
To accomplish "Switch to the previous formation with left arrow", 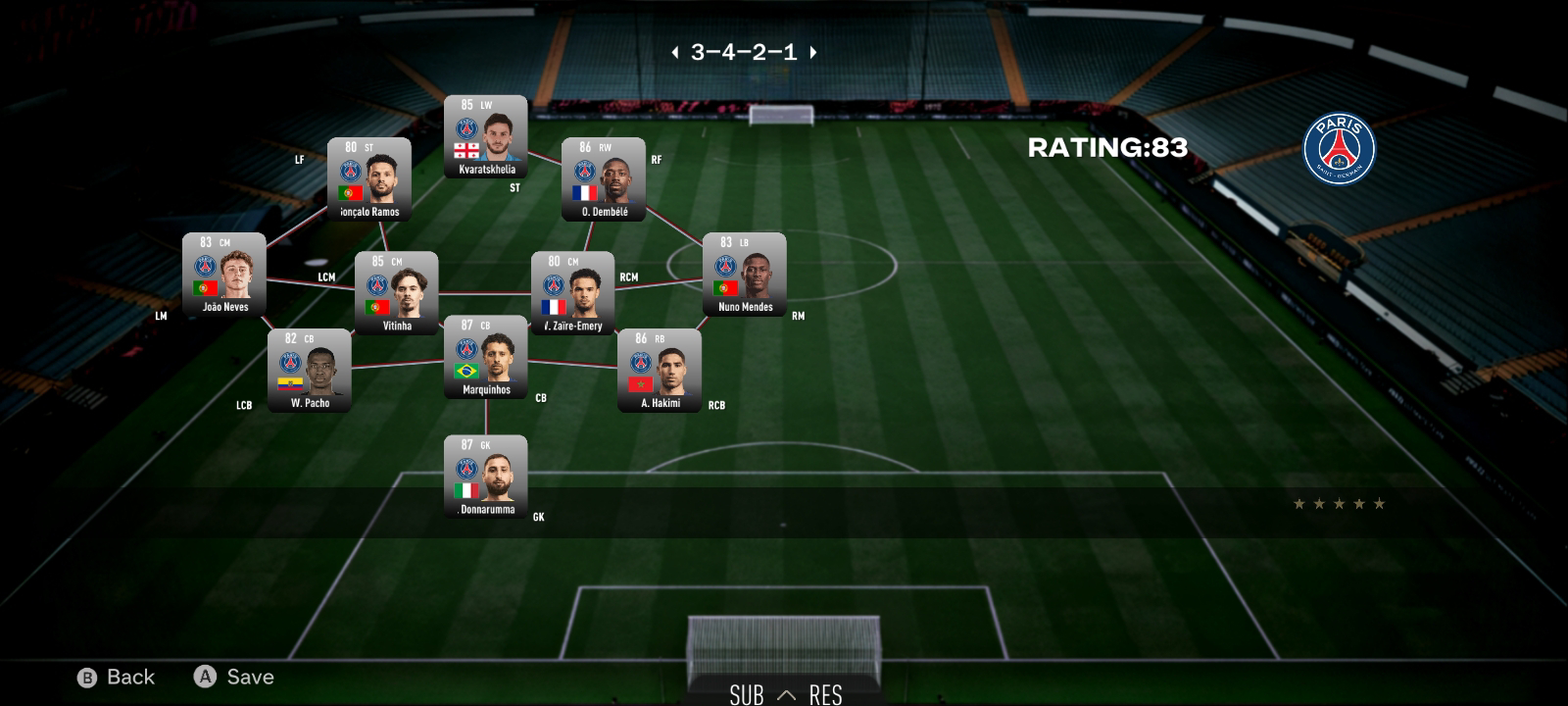I will (x=674, y=53).
